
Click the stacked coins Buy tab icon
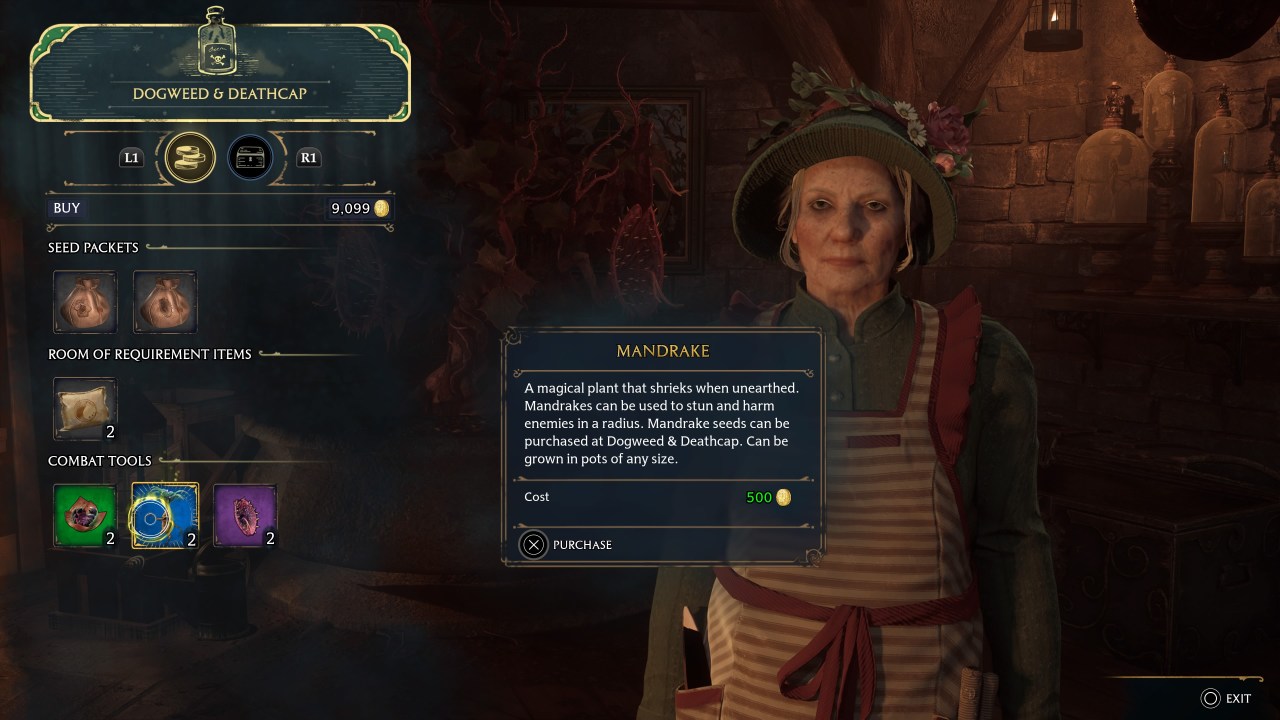click(x=188, y=157)
